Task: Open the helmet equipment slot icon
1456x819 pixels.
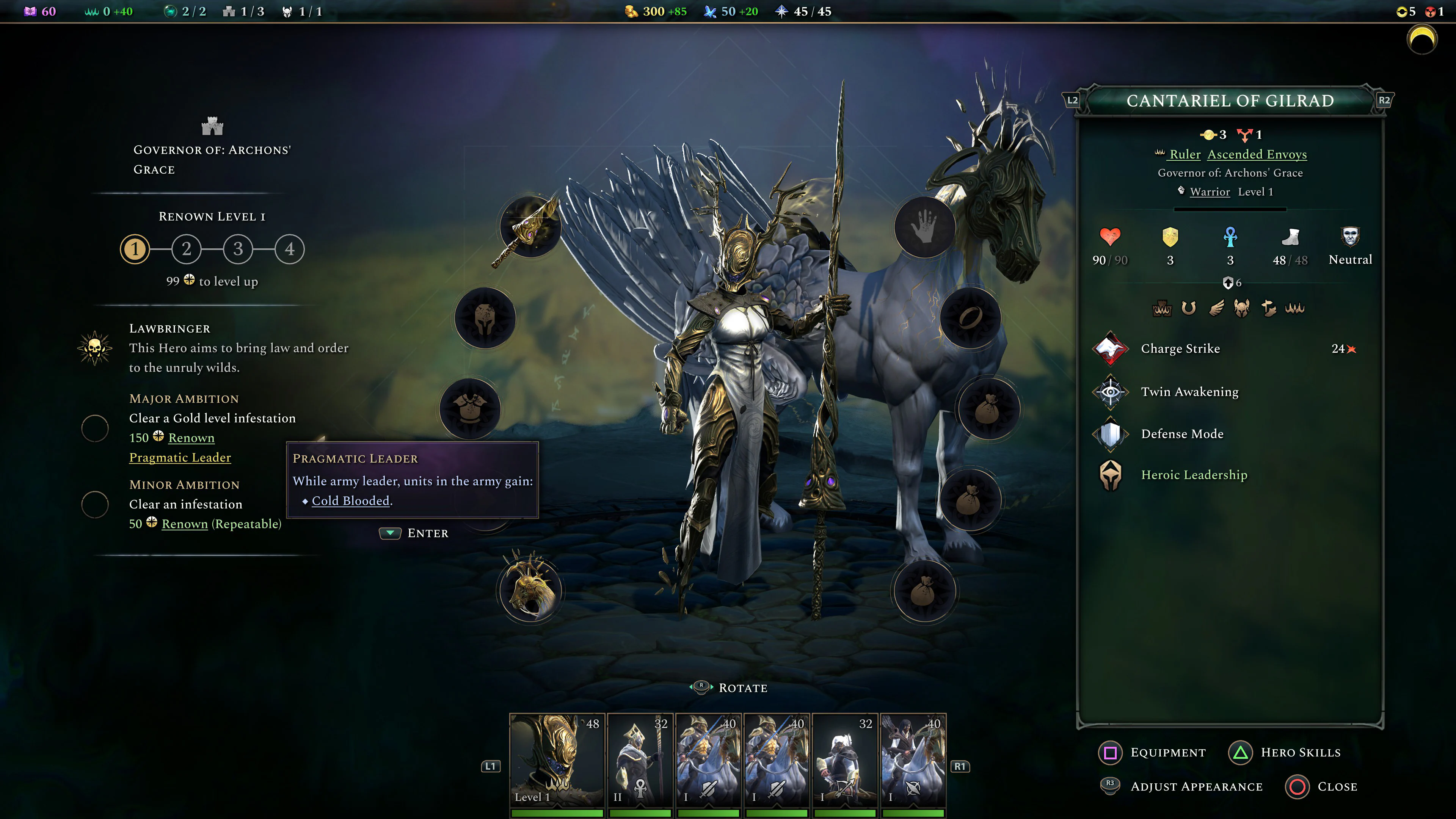Action: coord(486,318)
